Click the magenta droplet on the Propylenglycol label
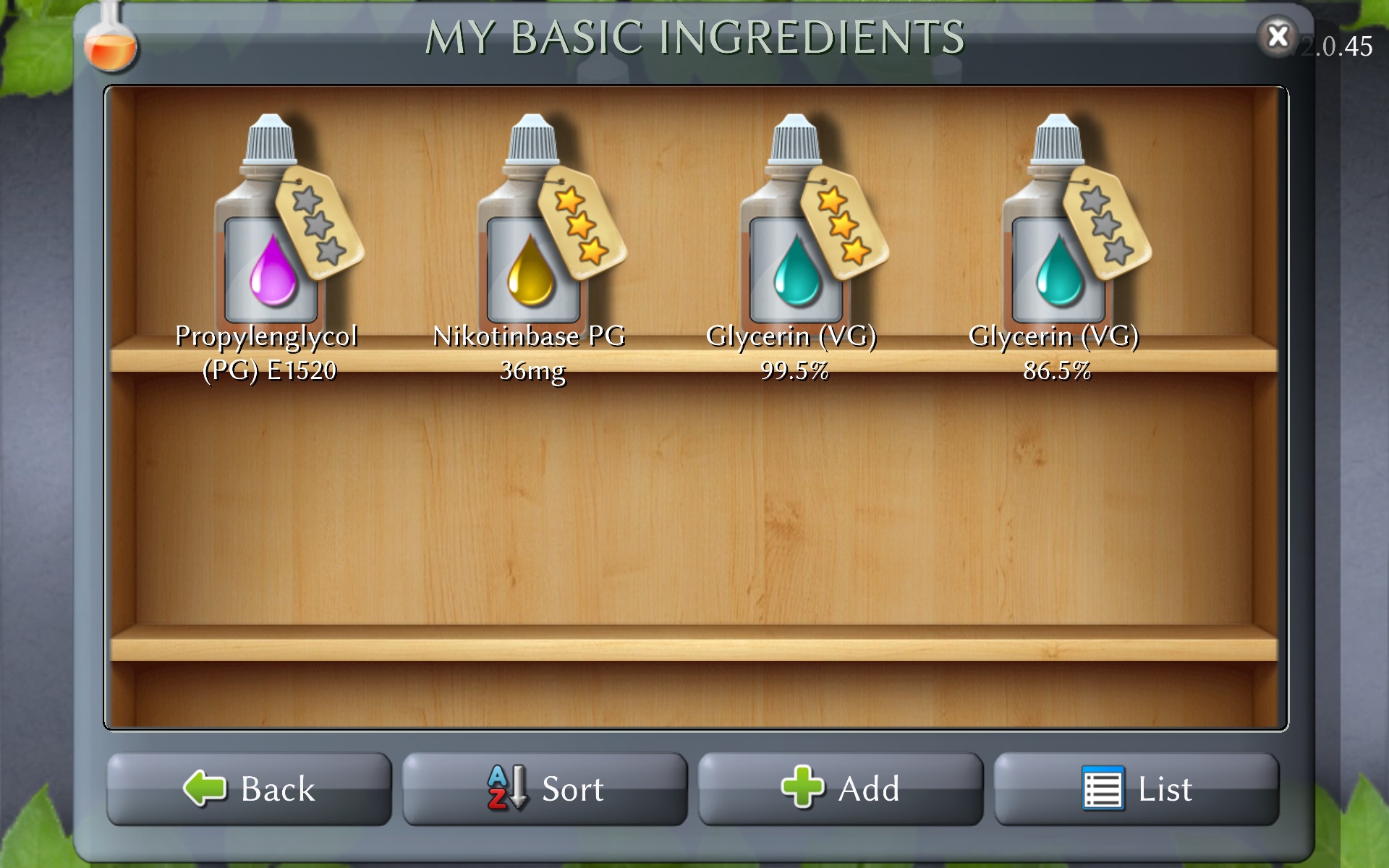 pyautogui.click(x=271, y=278)
